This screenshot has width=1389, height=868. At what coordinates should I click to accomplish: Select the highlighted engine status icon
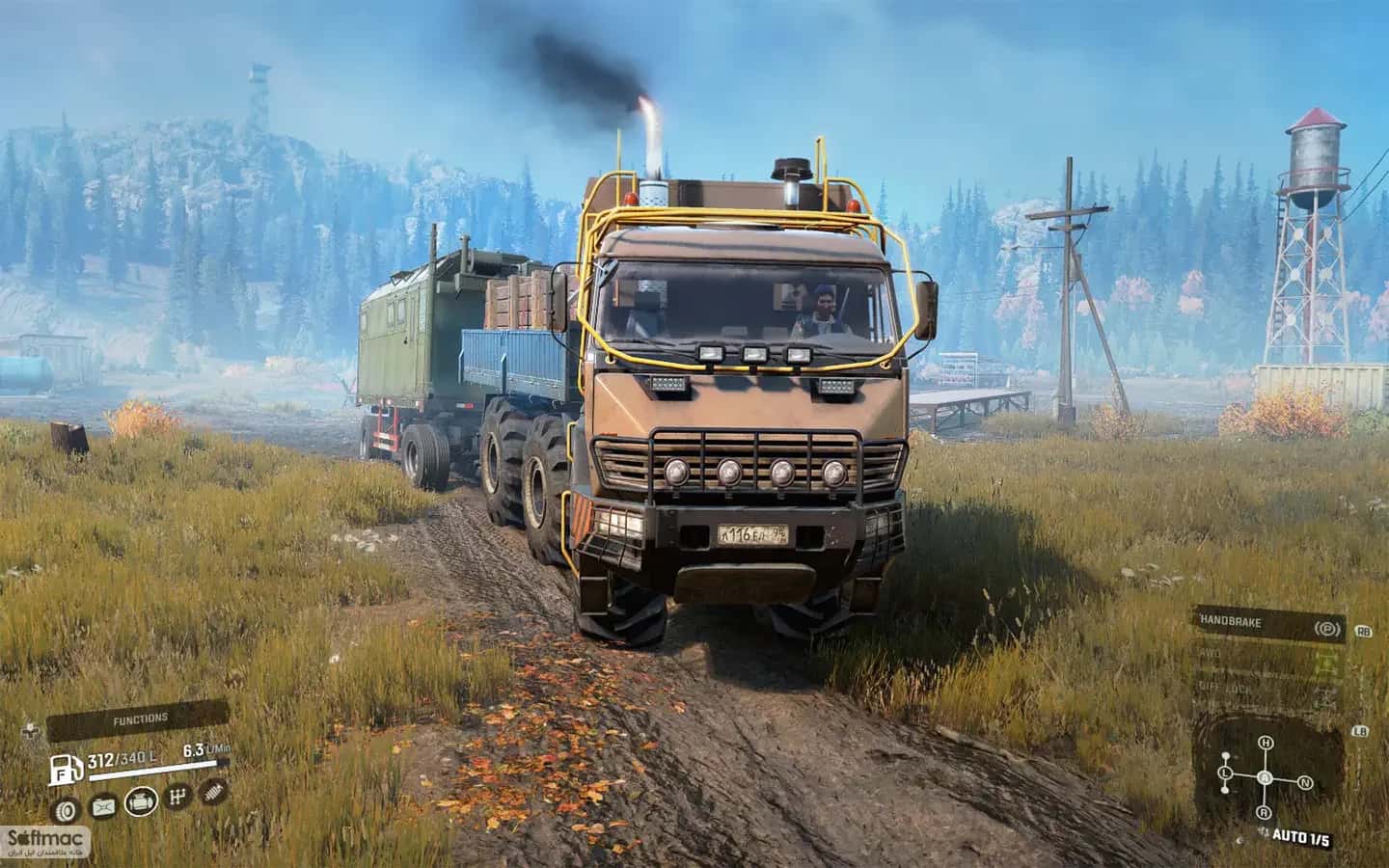coord(140,801)
